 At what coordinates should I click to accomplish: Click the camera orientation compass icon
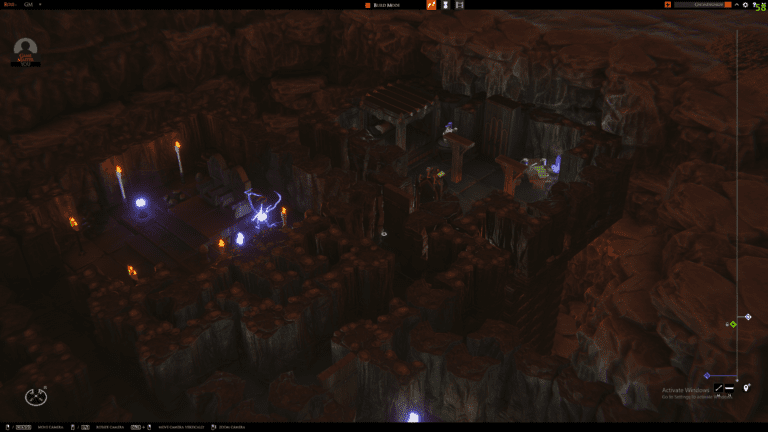click(36, 396)
